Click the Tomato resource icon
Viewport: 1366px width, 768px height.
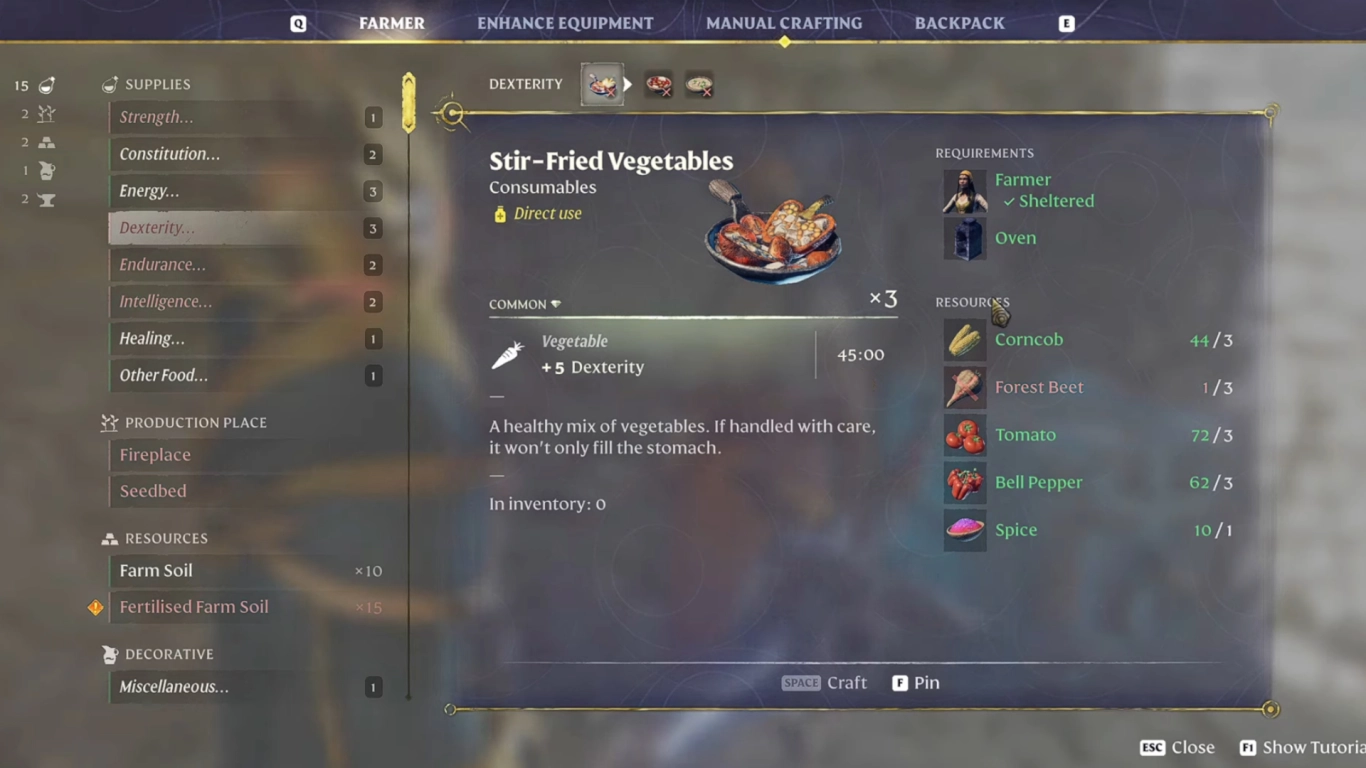click(964, 435)
